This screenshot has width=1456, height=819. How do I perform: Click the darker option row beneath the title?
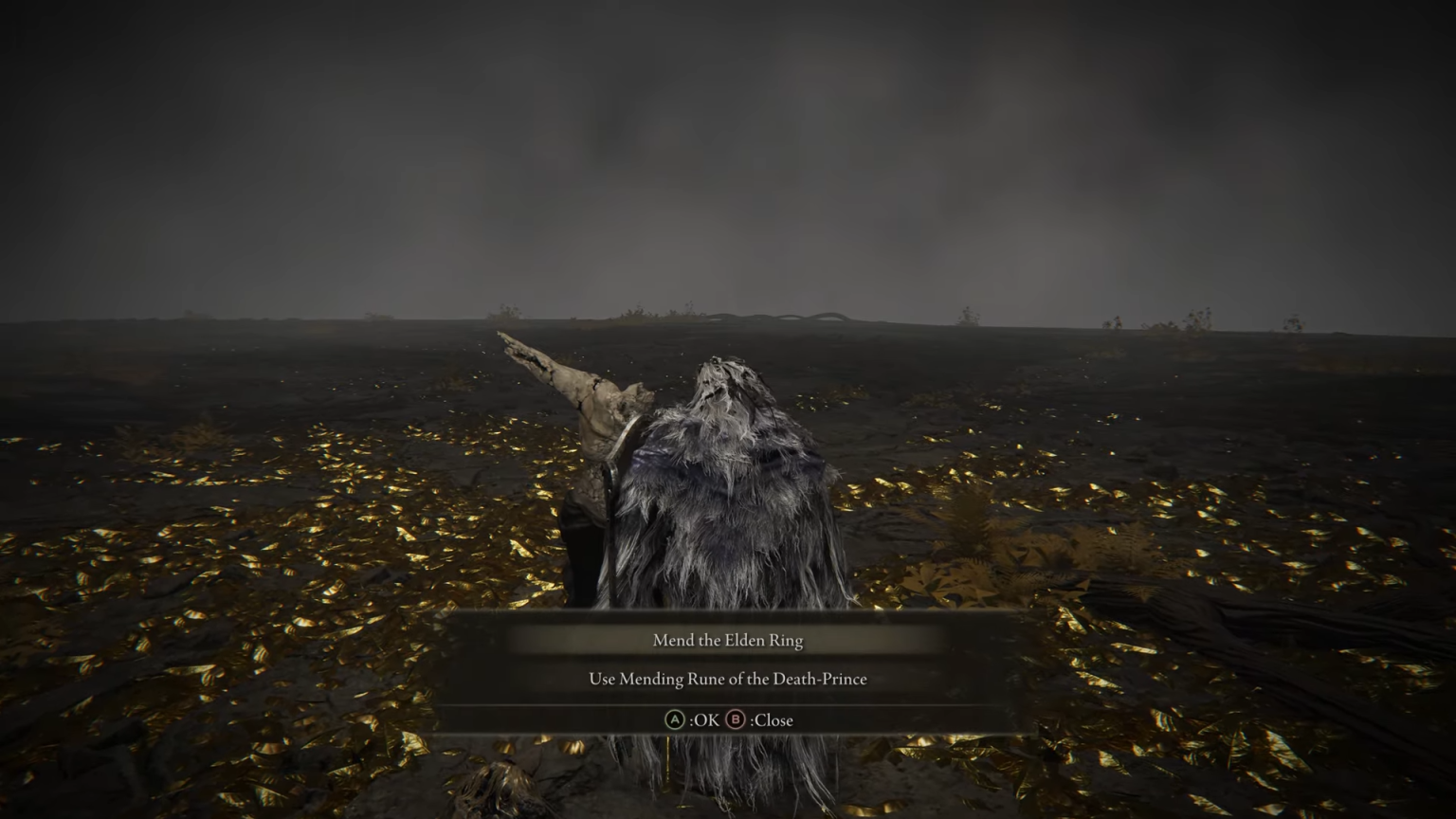click(728, 679)
